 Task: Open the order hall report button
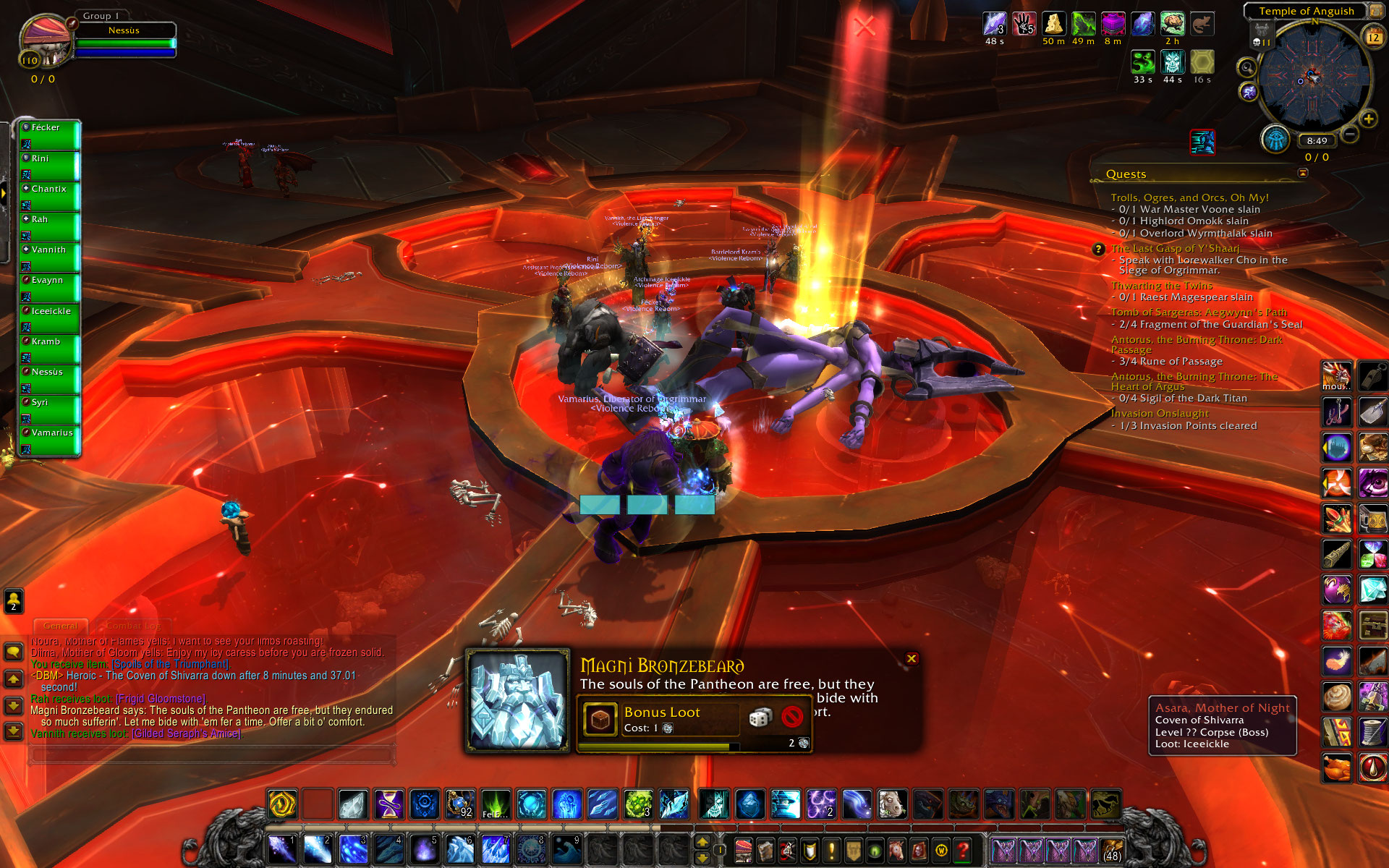(x=1275, y=139)
